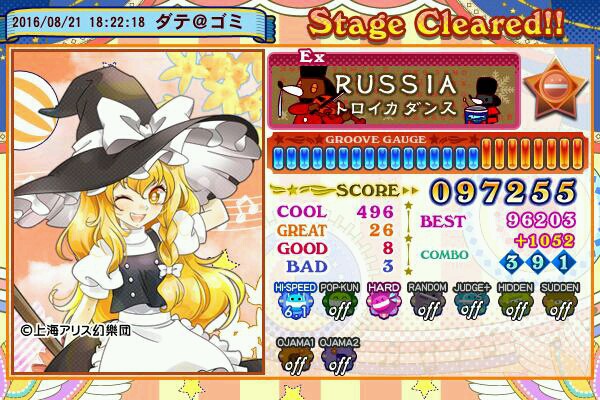Toggle the RANDOM option icon
This screenshot has height=400, width=600.
[x=426, y=302]
